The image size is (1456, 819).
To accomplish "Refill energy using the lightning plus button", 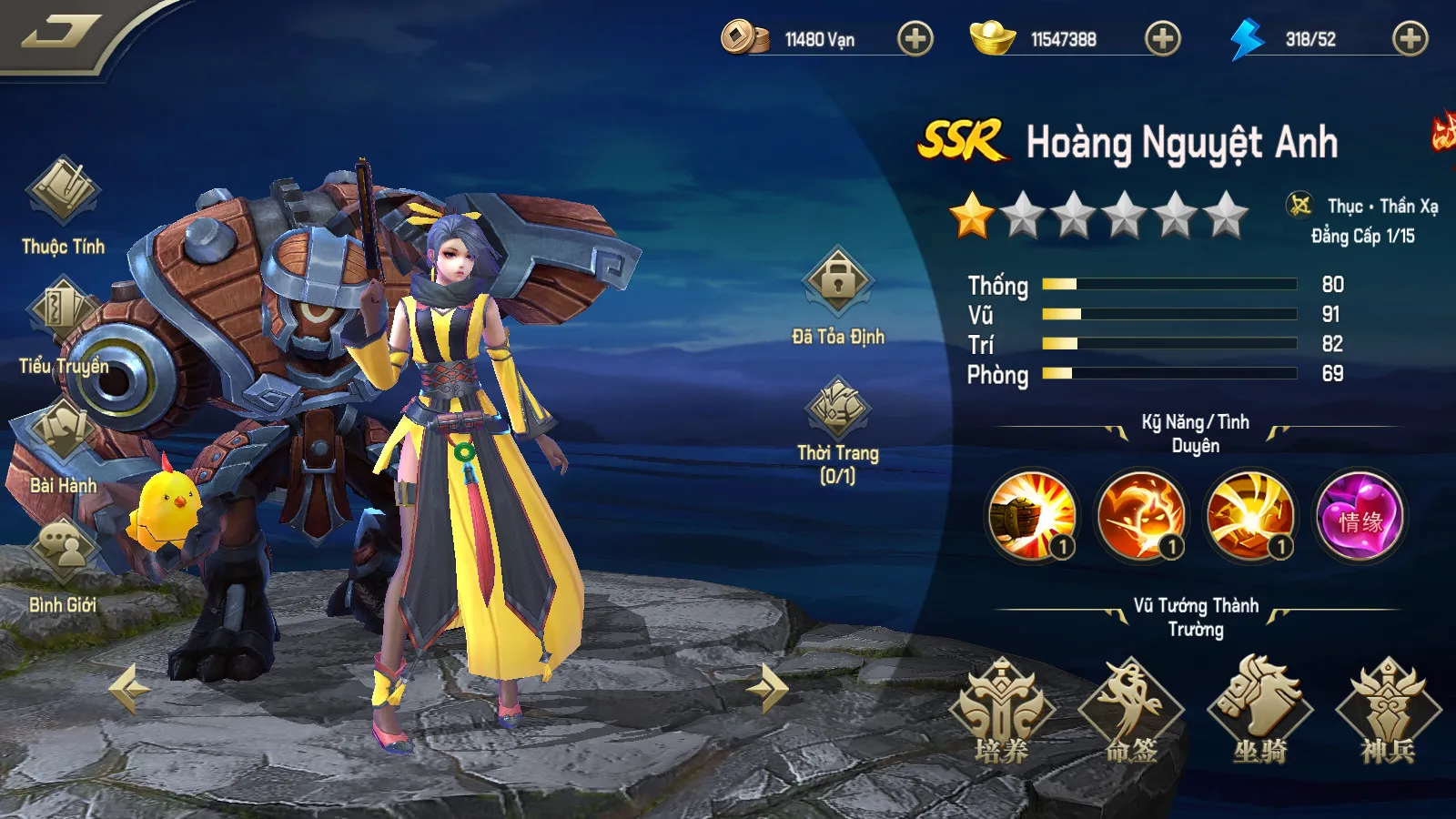I will click(1410, 39).
